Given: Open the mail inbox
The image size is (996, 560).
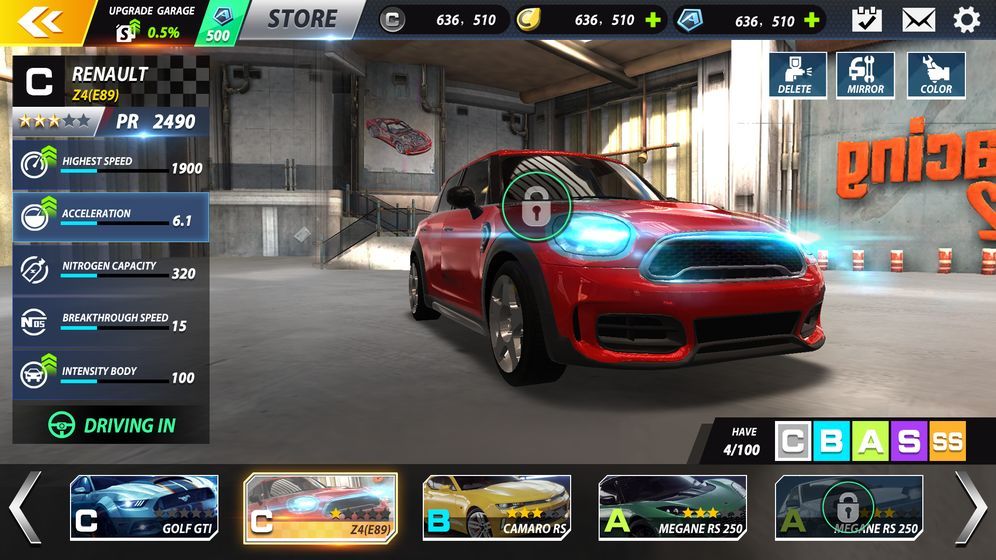Looking at the screenshot, I should [x=918, y=19].
